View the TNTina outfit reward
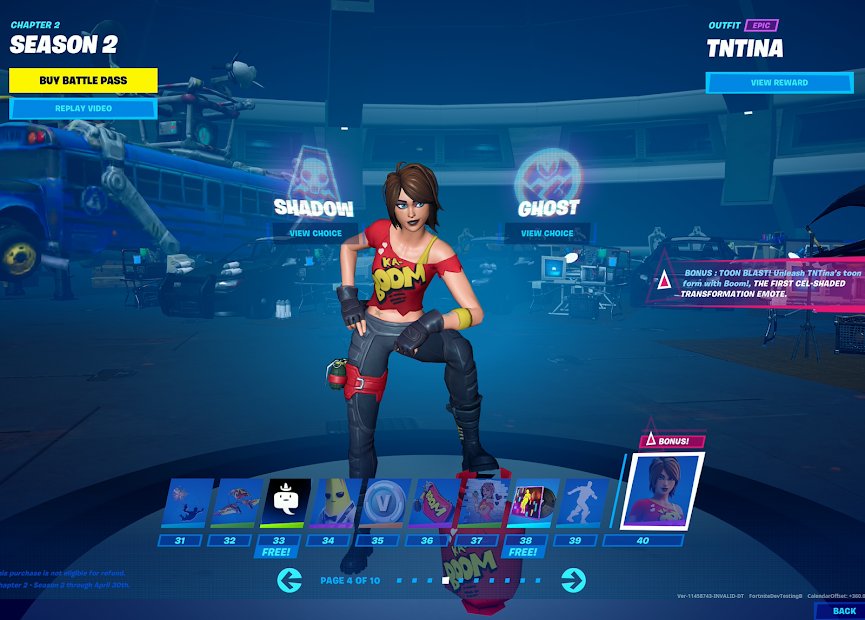865x620 pixels. click(x=779, y=83)
